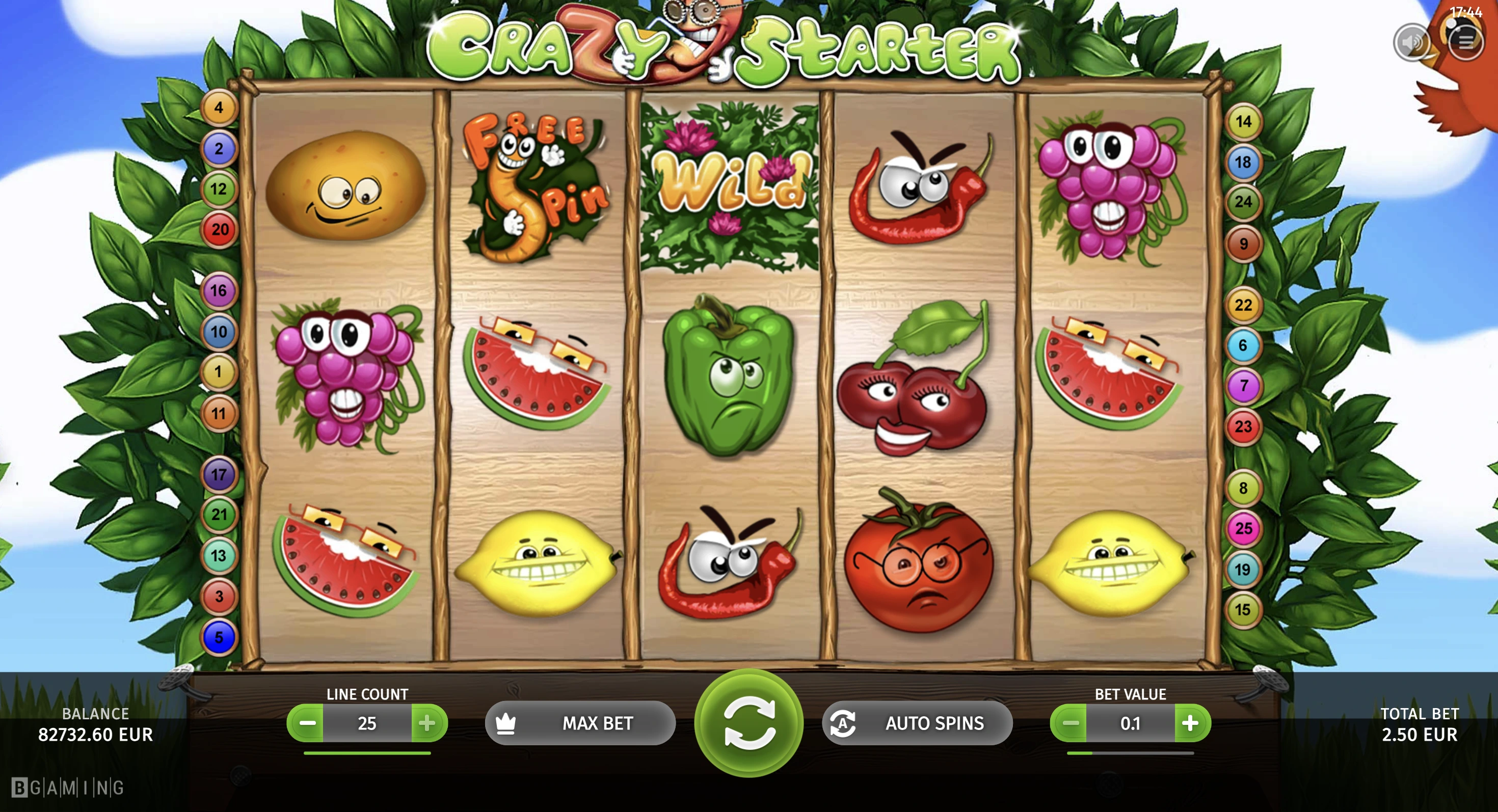Open the AUTO SPINS option
The width and height of the screenshot is (1498, 812).
coord(917,723)
